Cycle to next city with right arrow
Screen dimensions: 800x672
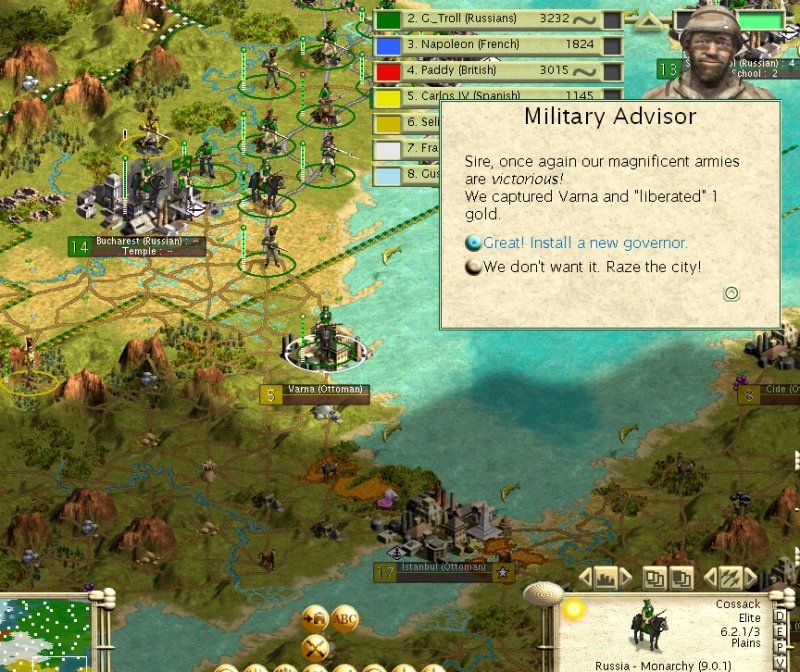(627, 578)
